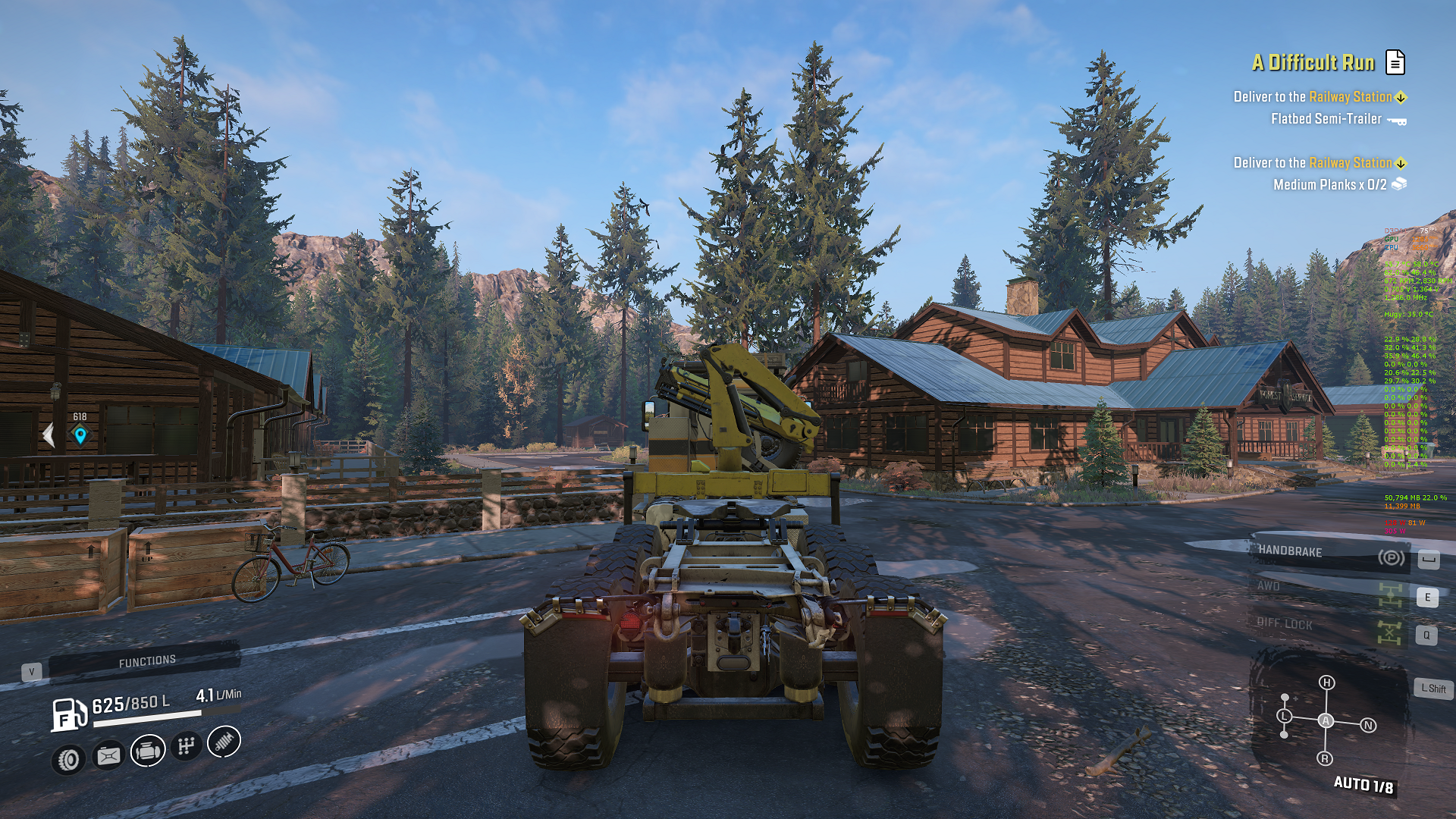Select Automatic on the gear shifter
The width and height of the screenshot is (1456, 819).
click(1326, 720)
